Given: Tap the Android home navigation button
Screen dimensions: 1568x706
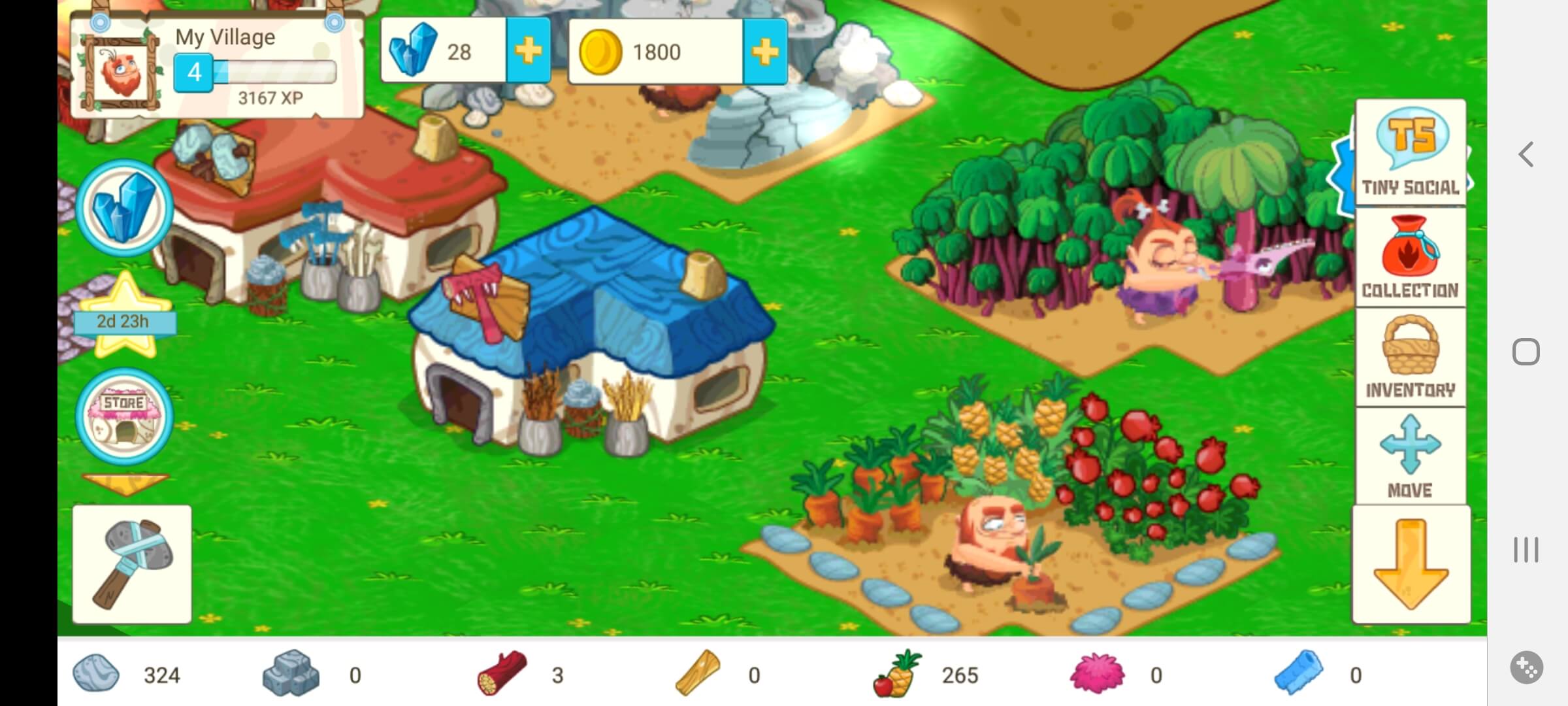Looking at the screenshot, I should pos(1526,352).
